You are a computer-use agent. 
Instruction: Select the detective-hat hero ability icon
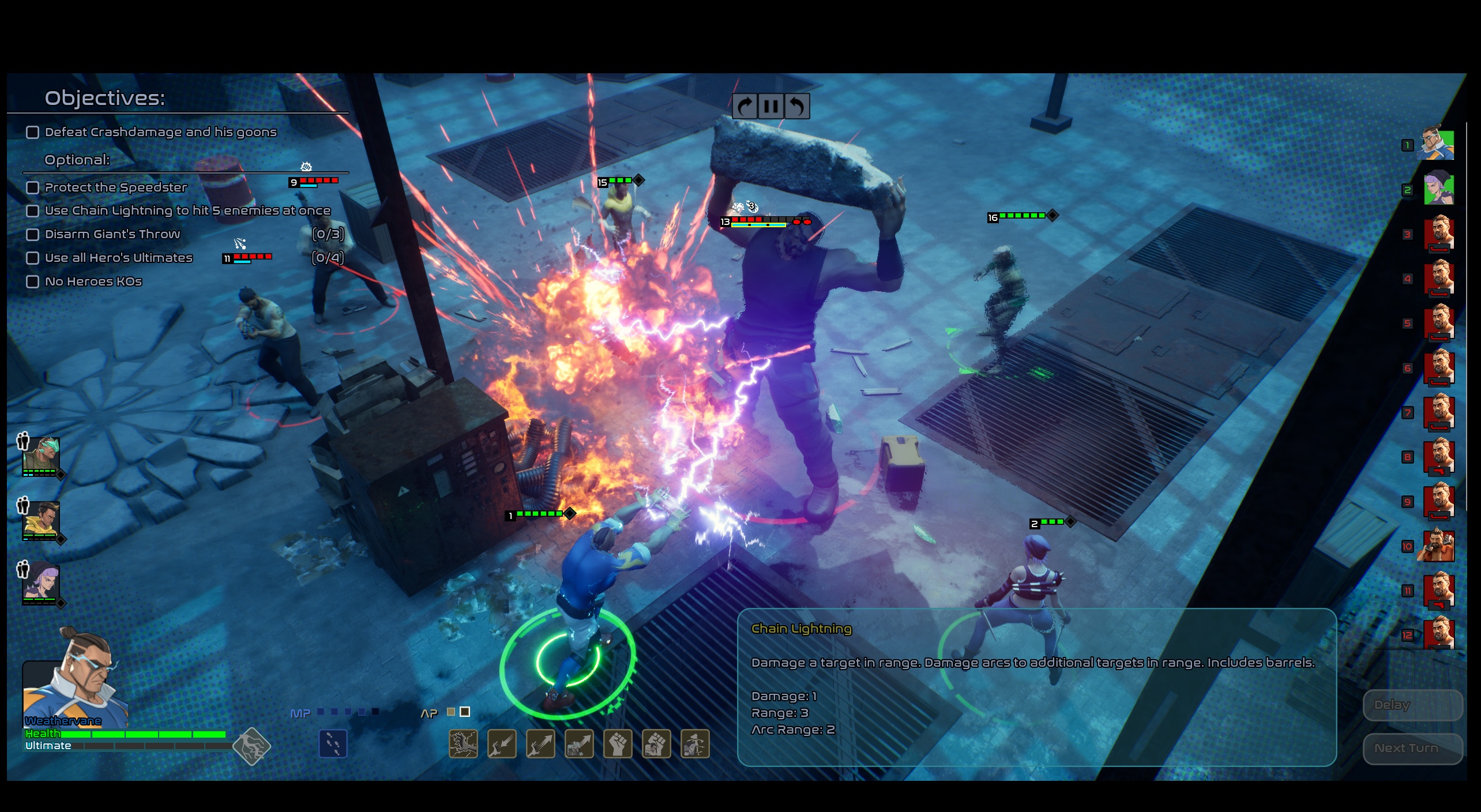point(695,744)
